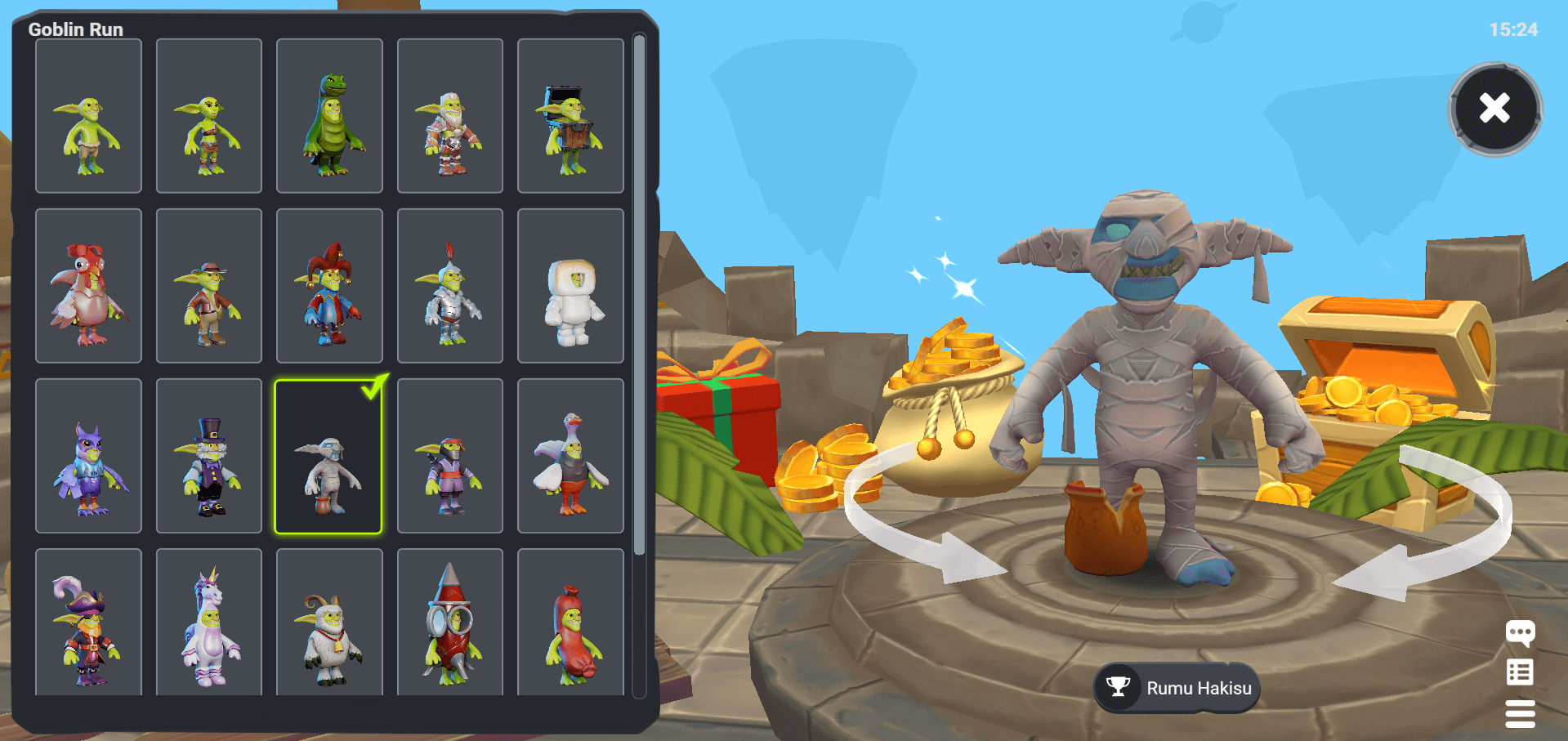Select the mummy goblin skin
Viewport: 1568px width, 741px height.
point(328,456)
